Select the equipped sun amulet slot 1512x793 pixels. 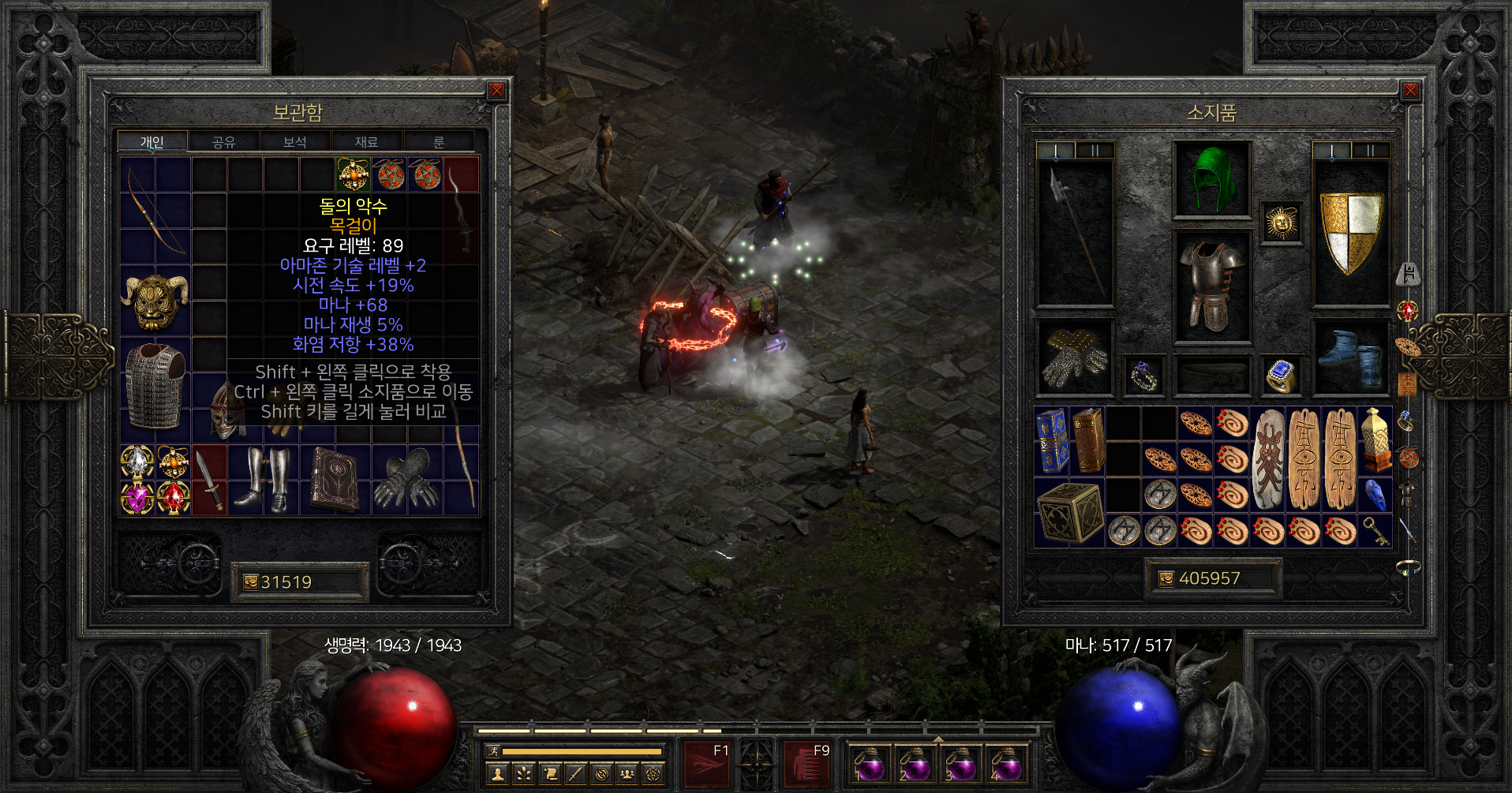coord(1281,223)
